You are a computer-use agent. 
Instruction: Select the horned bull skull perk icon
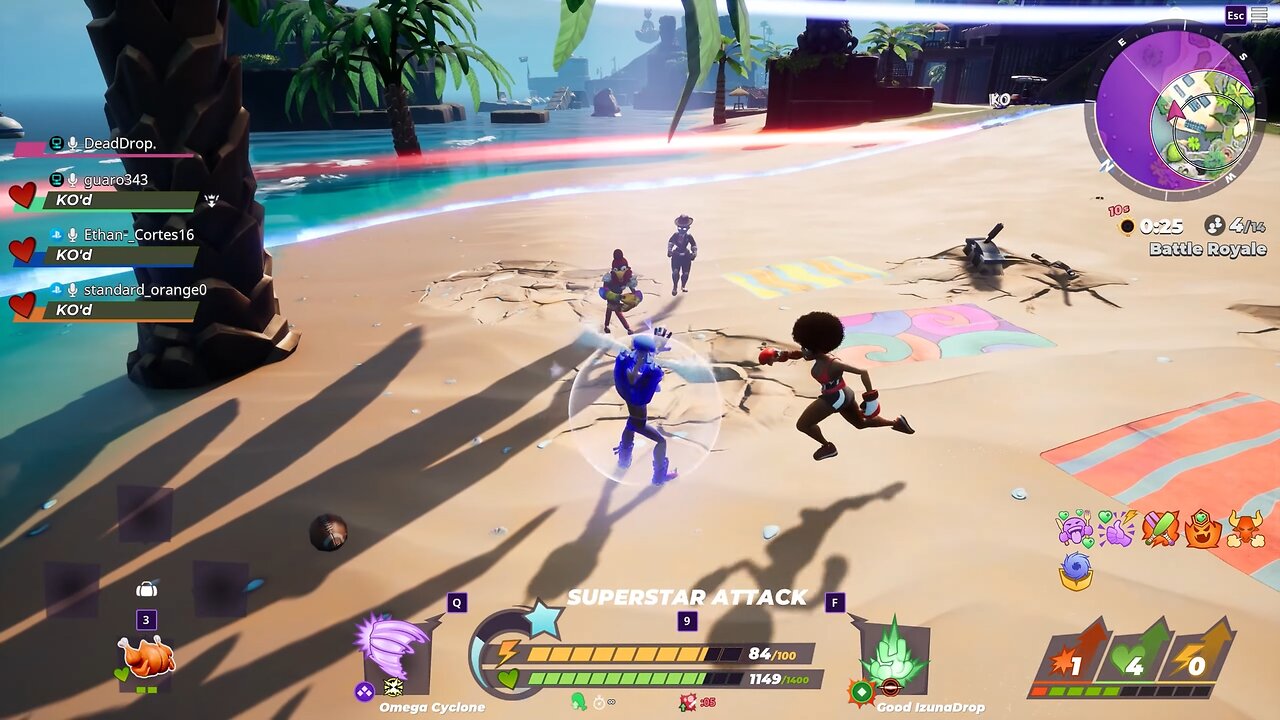(1245, 528)
